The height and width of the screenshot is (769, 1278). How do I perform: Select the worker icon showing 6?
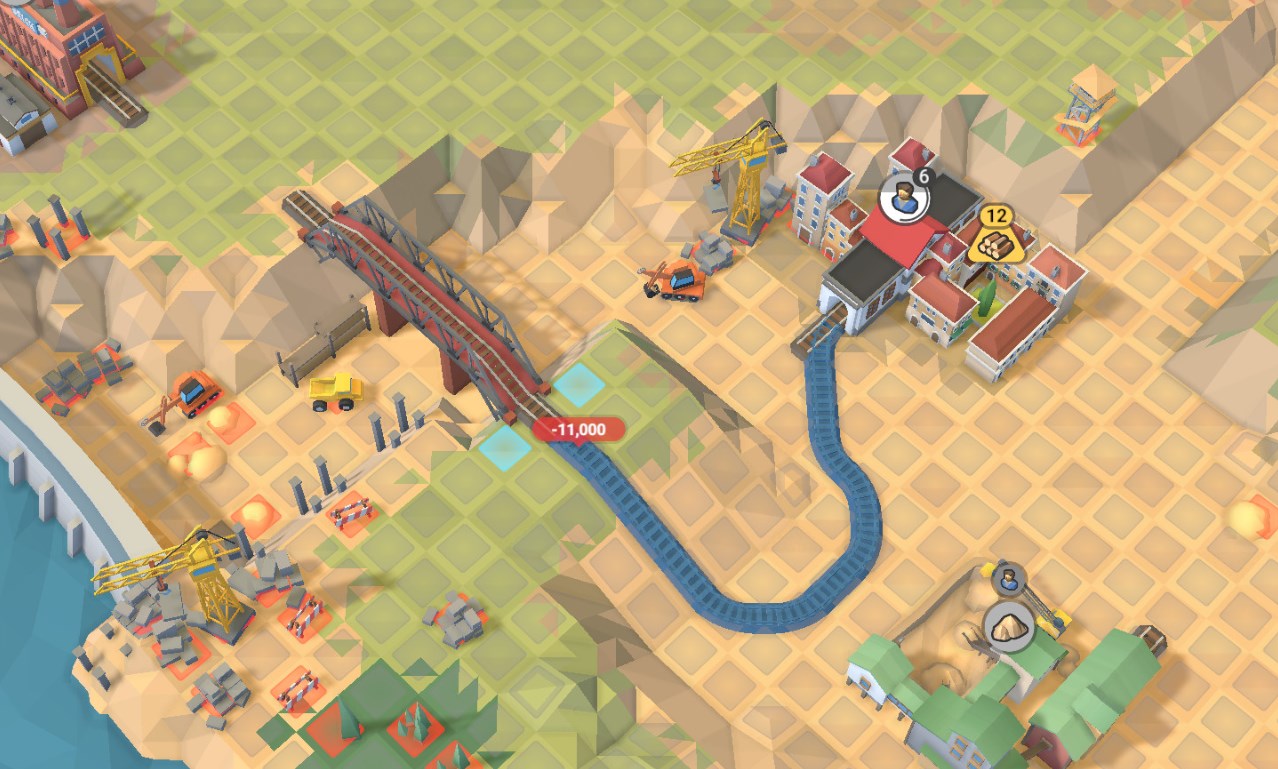(x=904, y=198)
